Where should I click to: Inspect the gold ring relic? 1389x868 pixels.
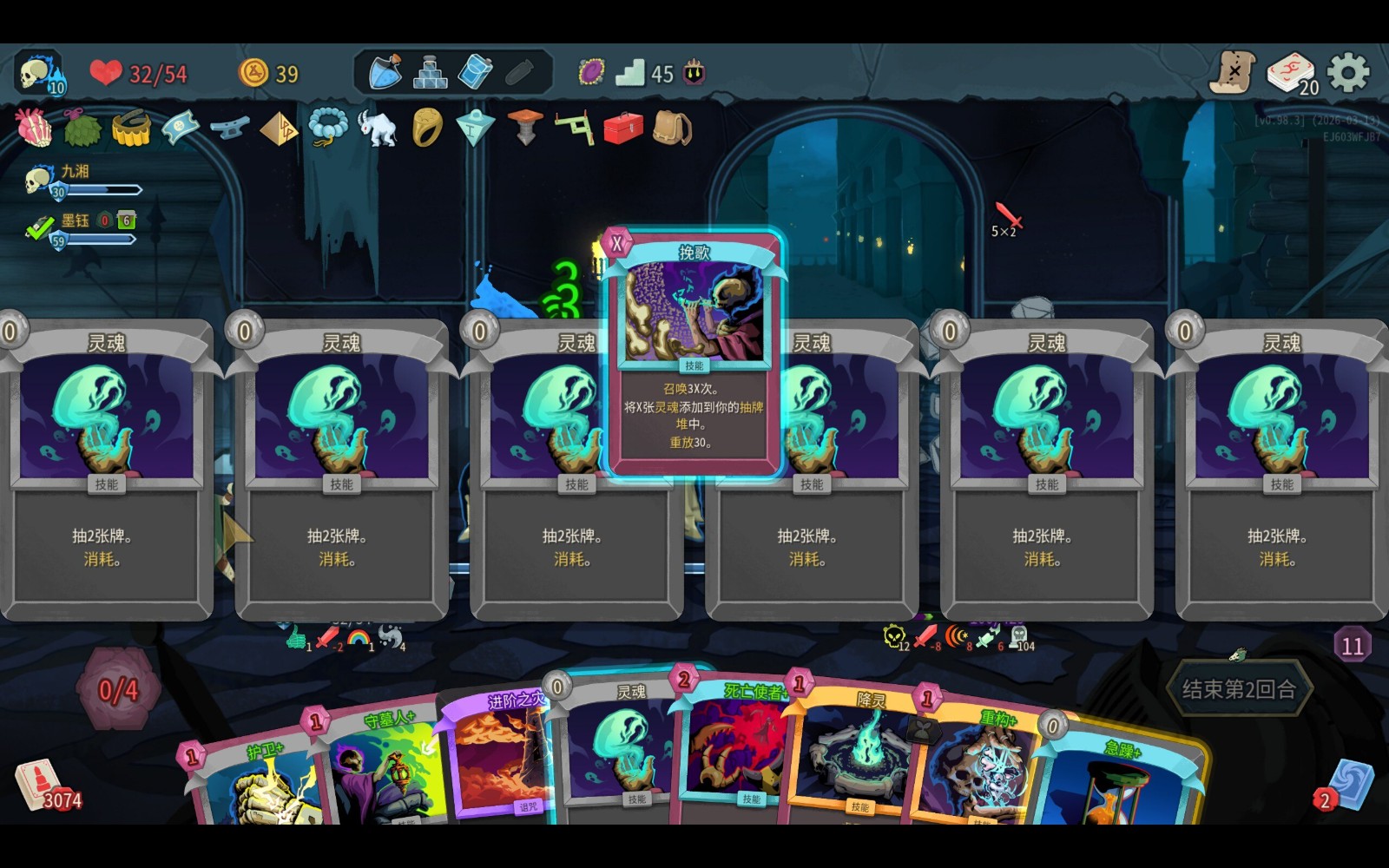click(426, 128)
